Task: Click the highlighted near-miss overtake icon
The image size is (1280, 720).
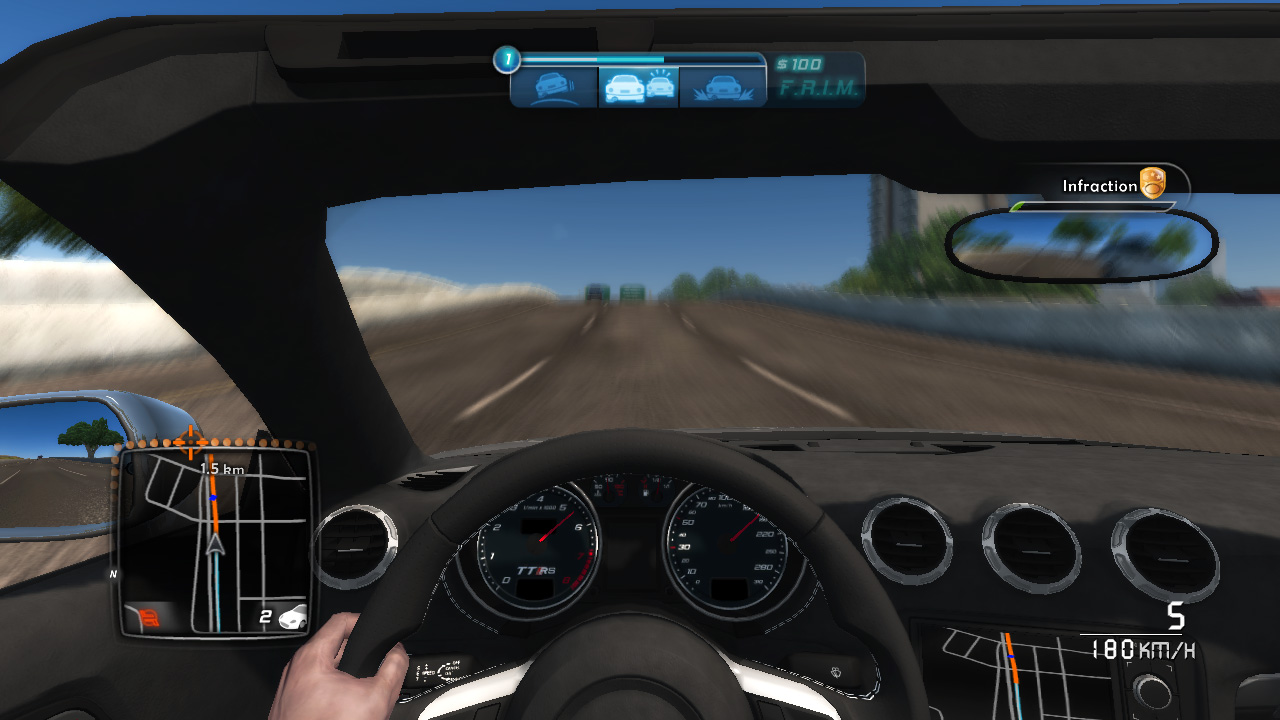Action: coord(638,86)
